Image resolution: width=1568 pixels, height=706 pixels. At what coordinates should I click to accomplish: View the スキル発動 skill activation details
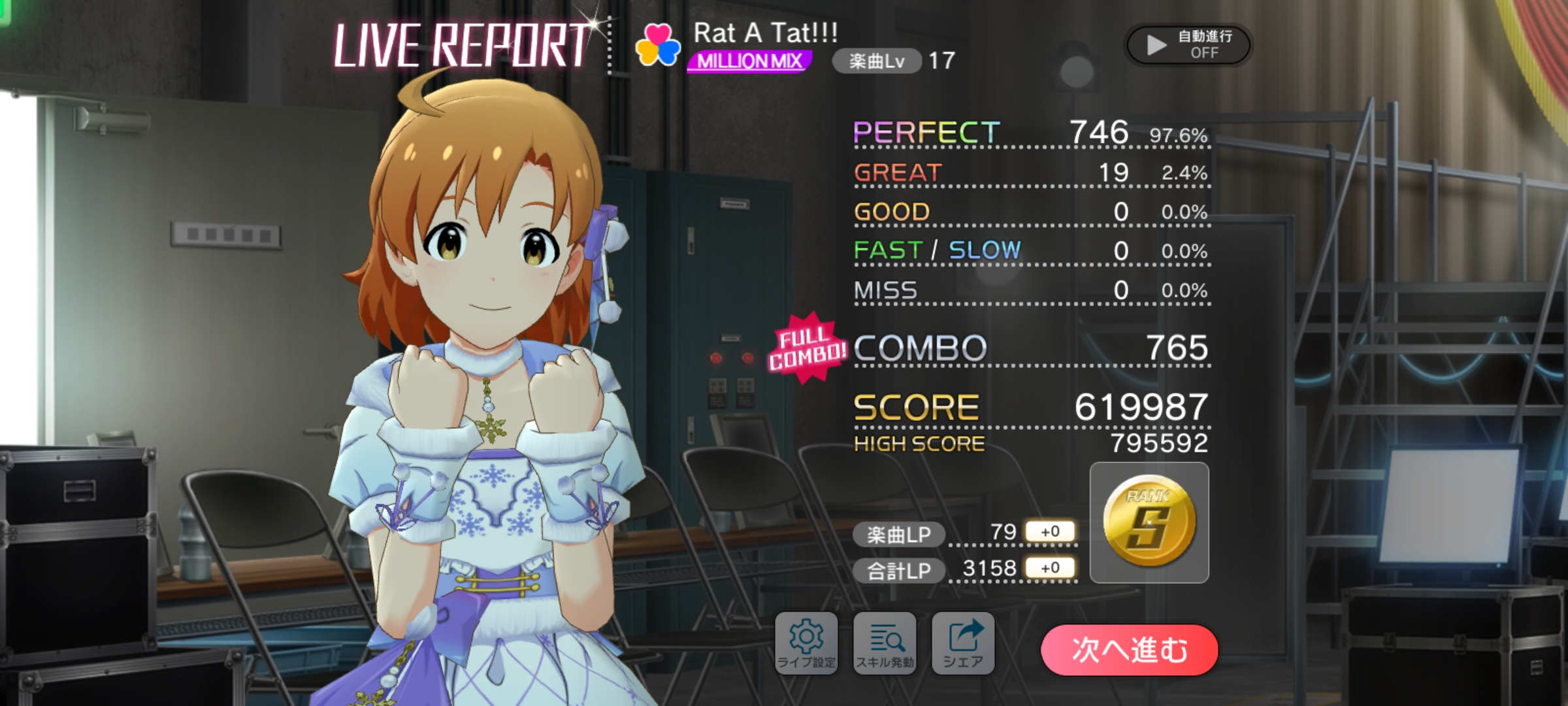click(885, 643)
